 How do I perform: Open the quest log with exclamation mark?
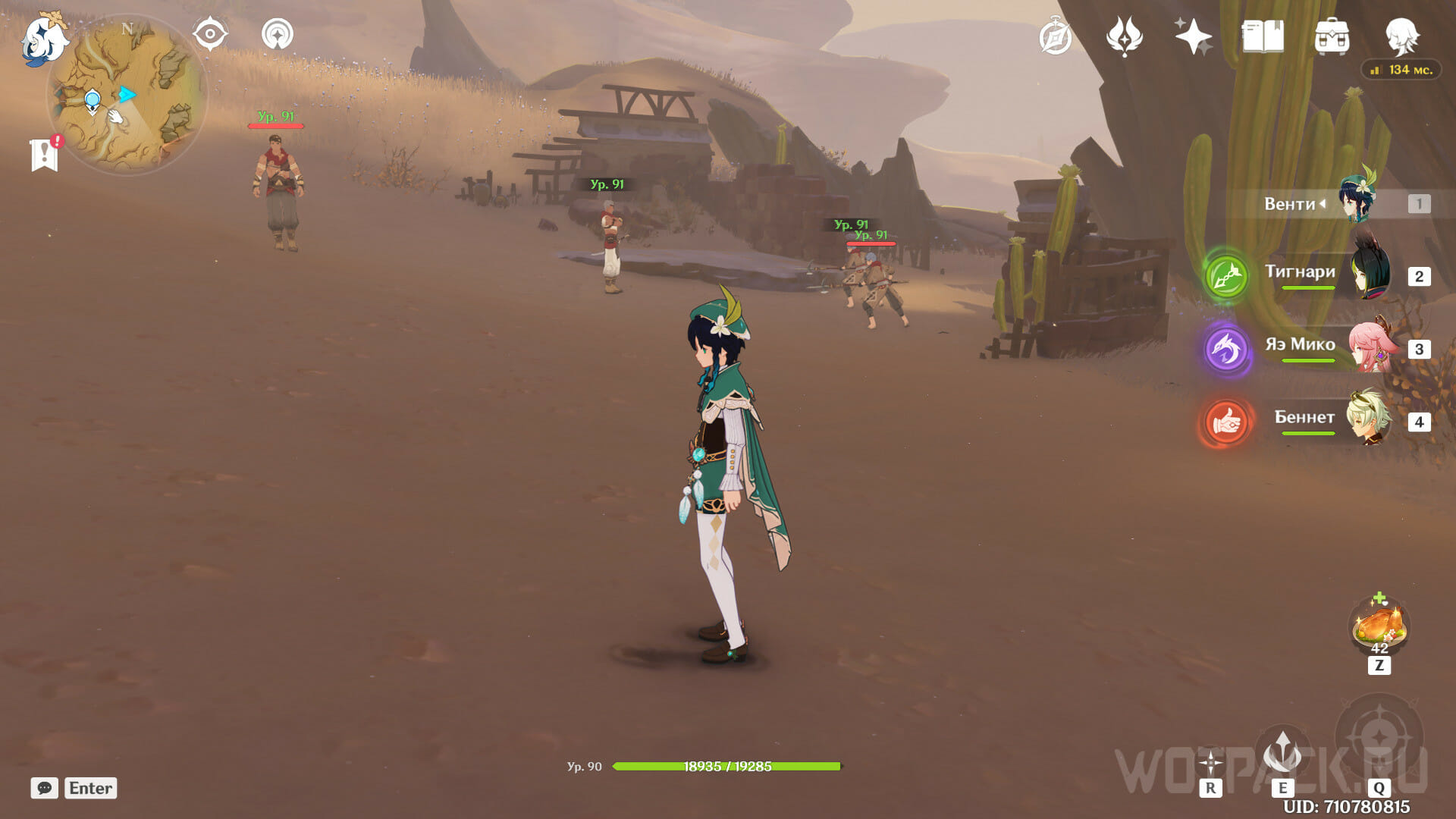point(45,154)
